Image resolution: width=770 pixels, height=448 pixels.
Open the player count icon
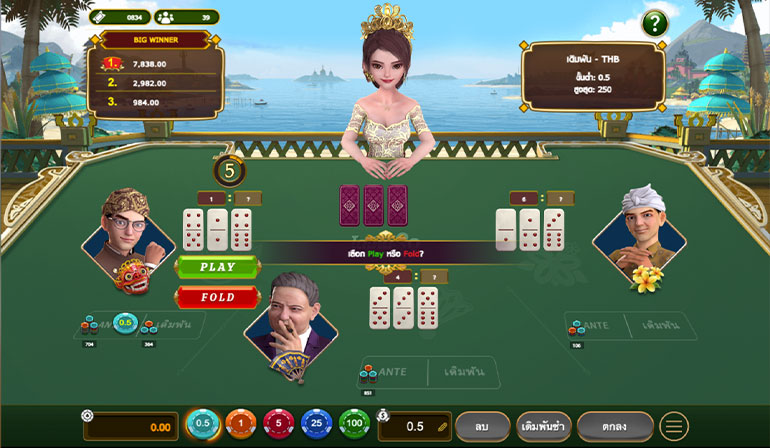166,17
